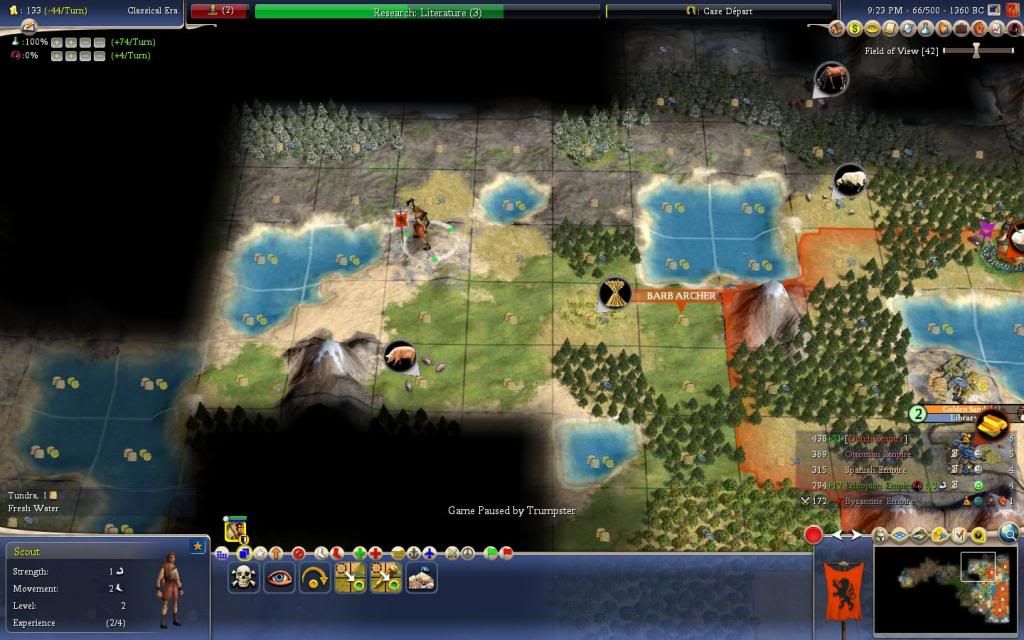Activate the eye sentry action
This screenshot has height=640, width=1024.
pyautogui.click(x=279, y=578)
